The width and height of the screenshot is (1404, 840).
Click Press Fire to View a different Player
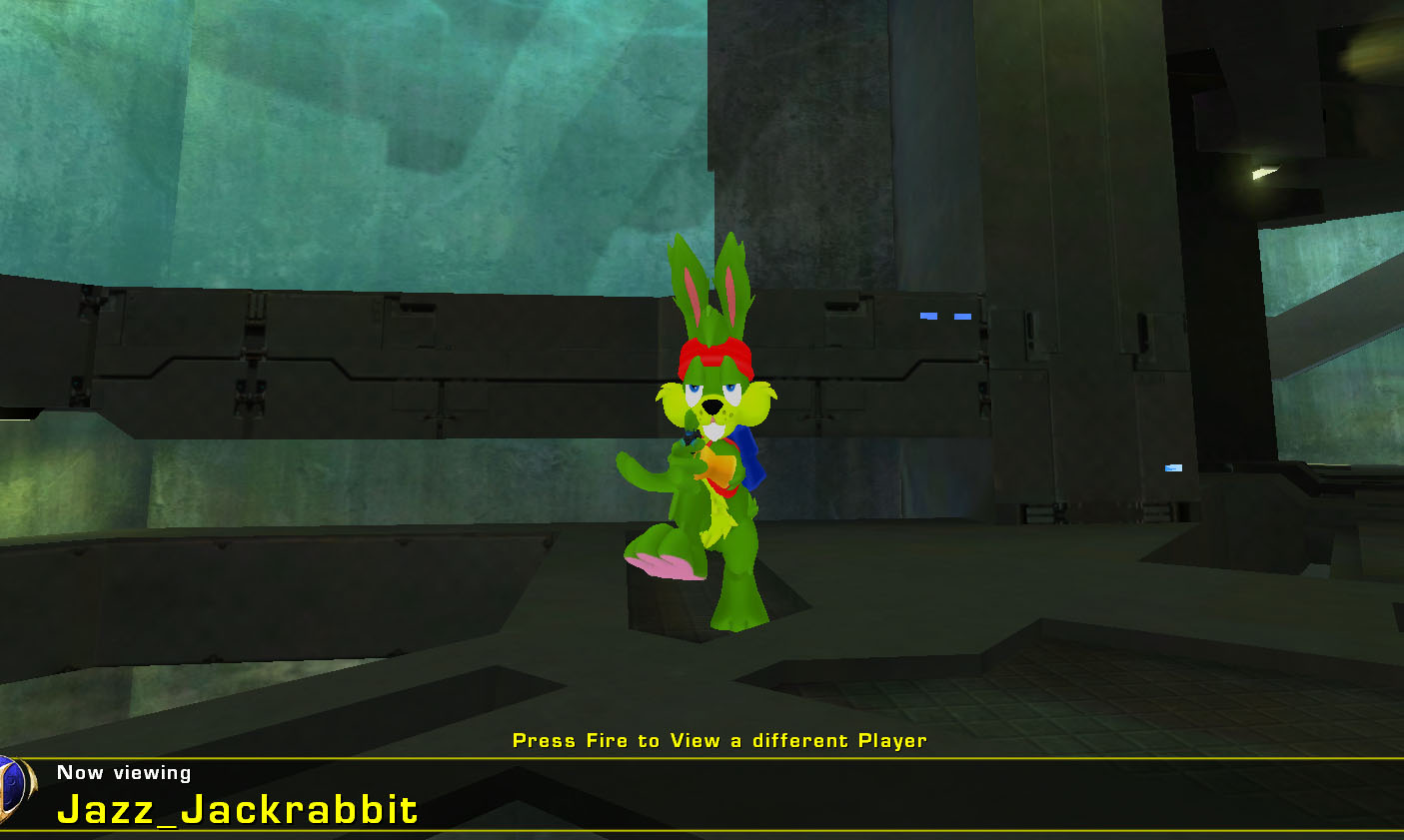coord(718,741)
